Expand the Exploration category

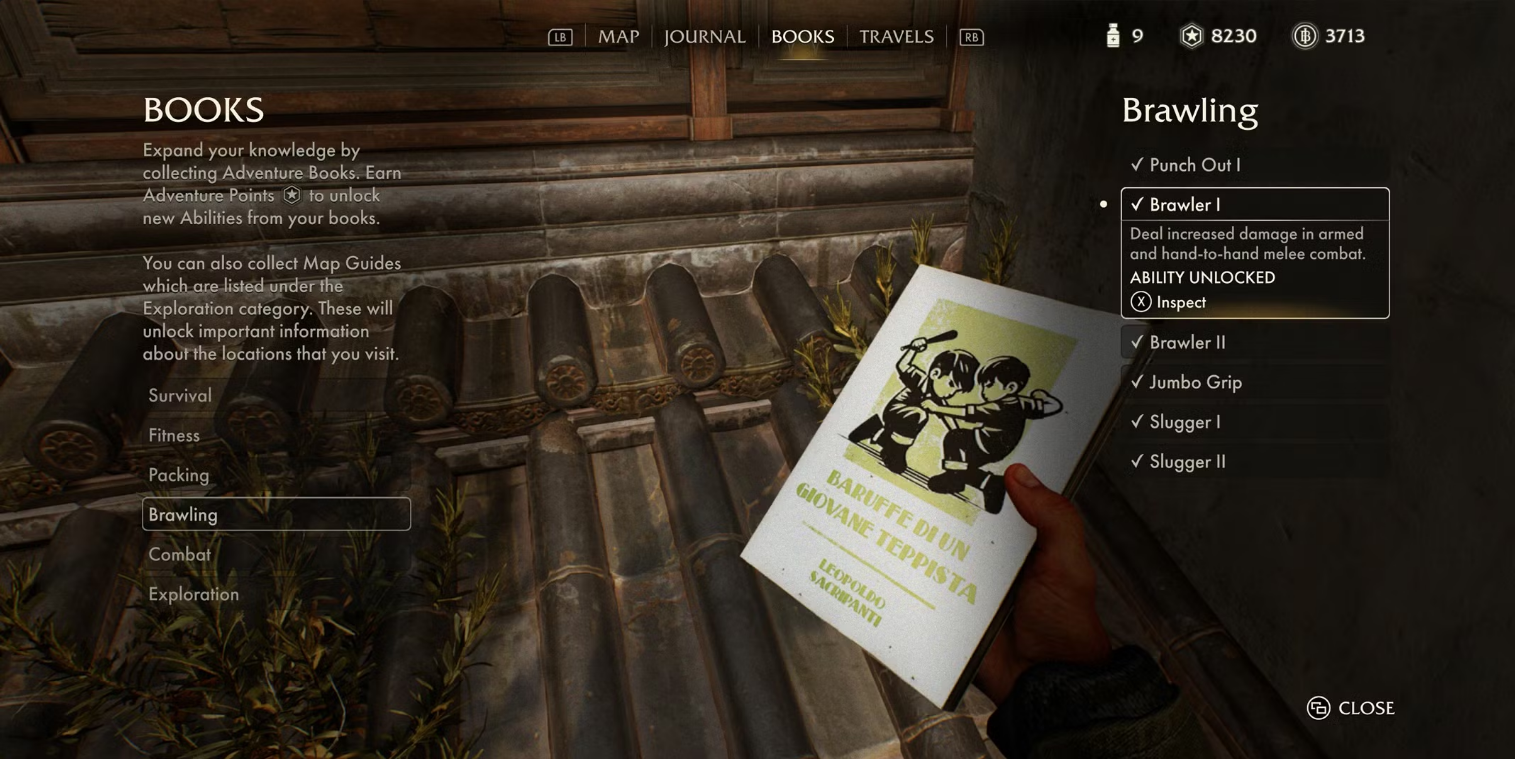(x=193, y=593)
